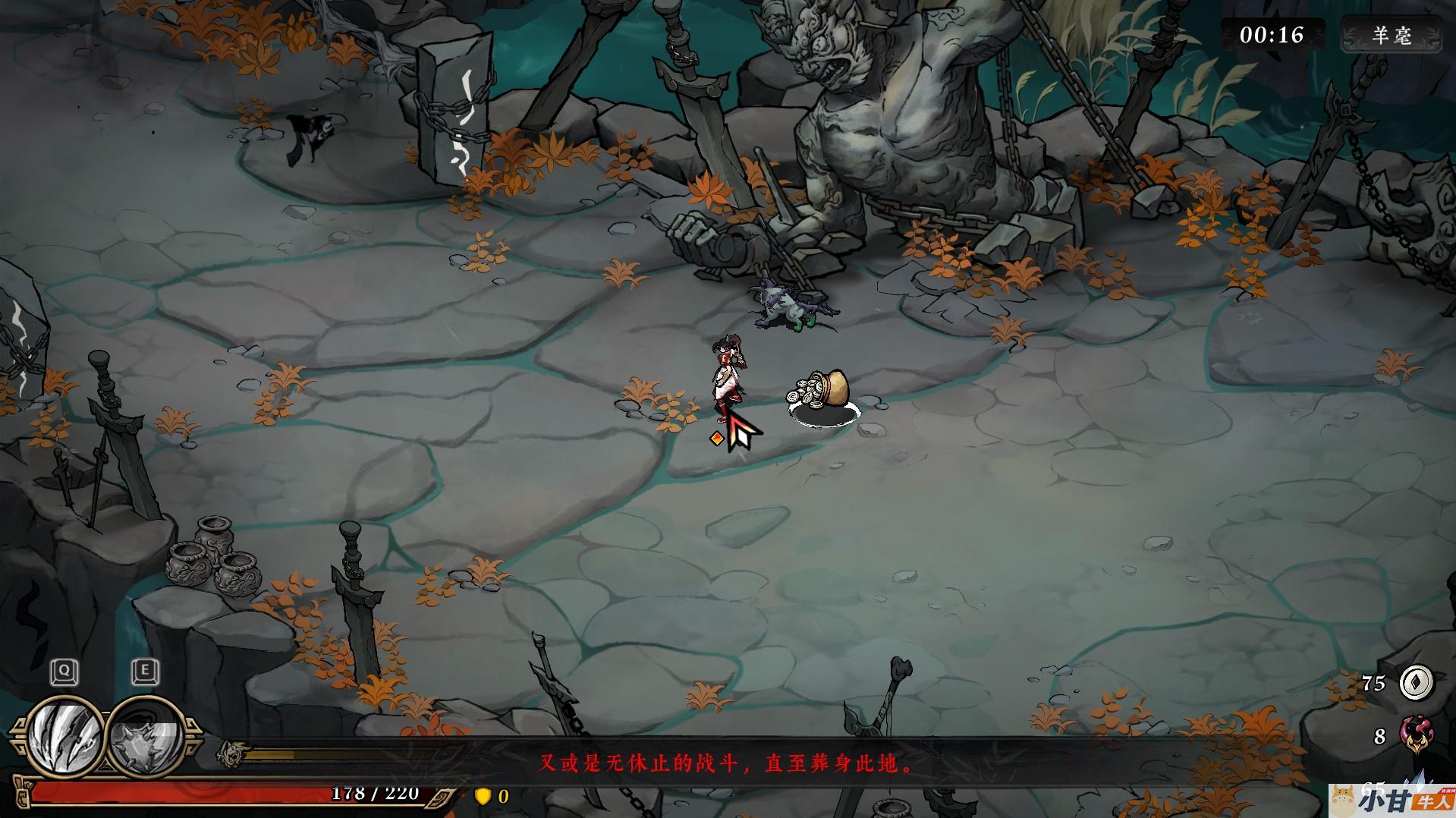Image resolution: width=1456 pixels, height=818 pixels.
Task: Click the crimson soul flame currency icon
Action: coord(1416,735)
